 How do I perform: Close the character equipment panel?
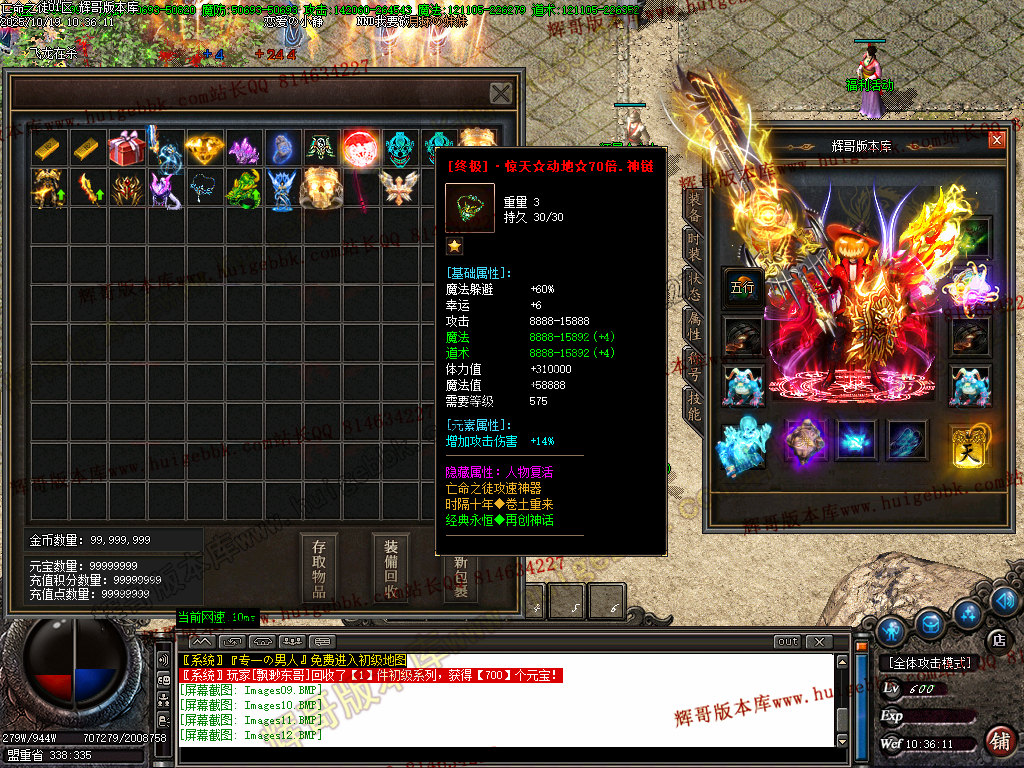pyautogui.click(x=996, y=141)
